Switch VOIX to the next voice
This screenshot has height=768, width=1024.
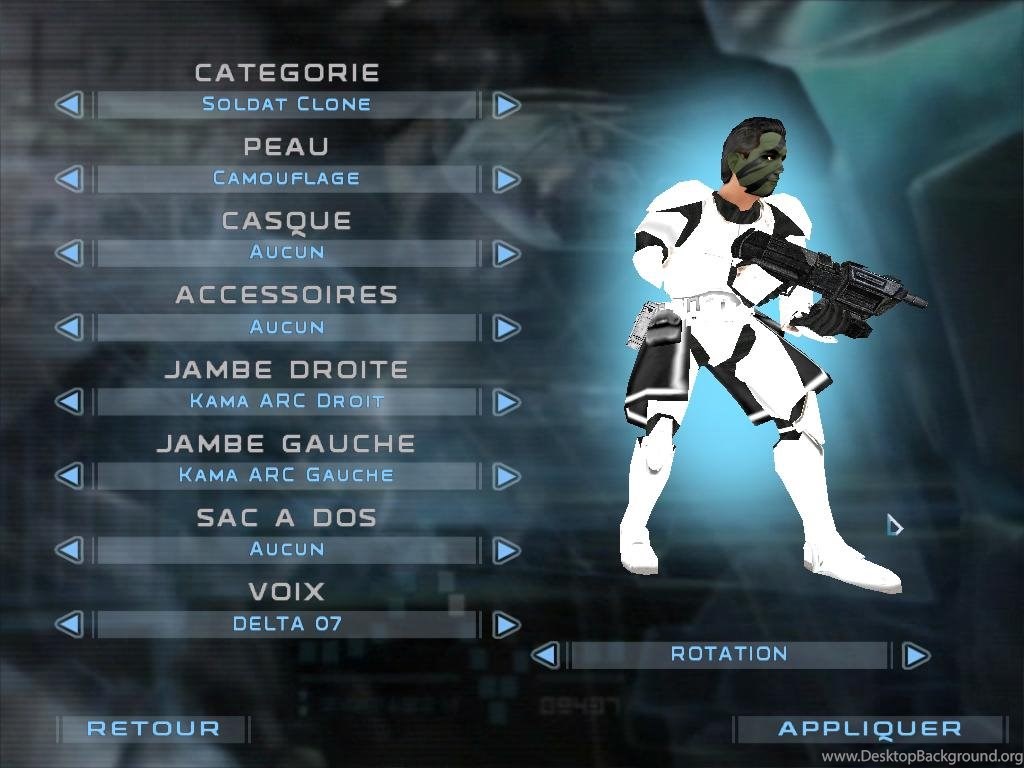(506, 625)
